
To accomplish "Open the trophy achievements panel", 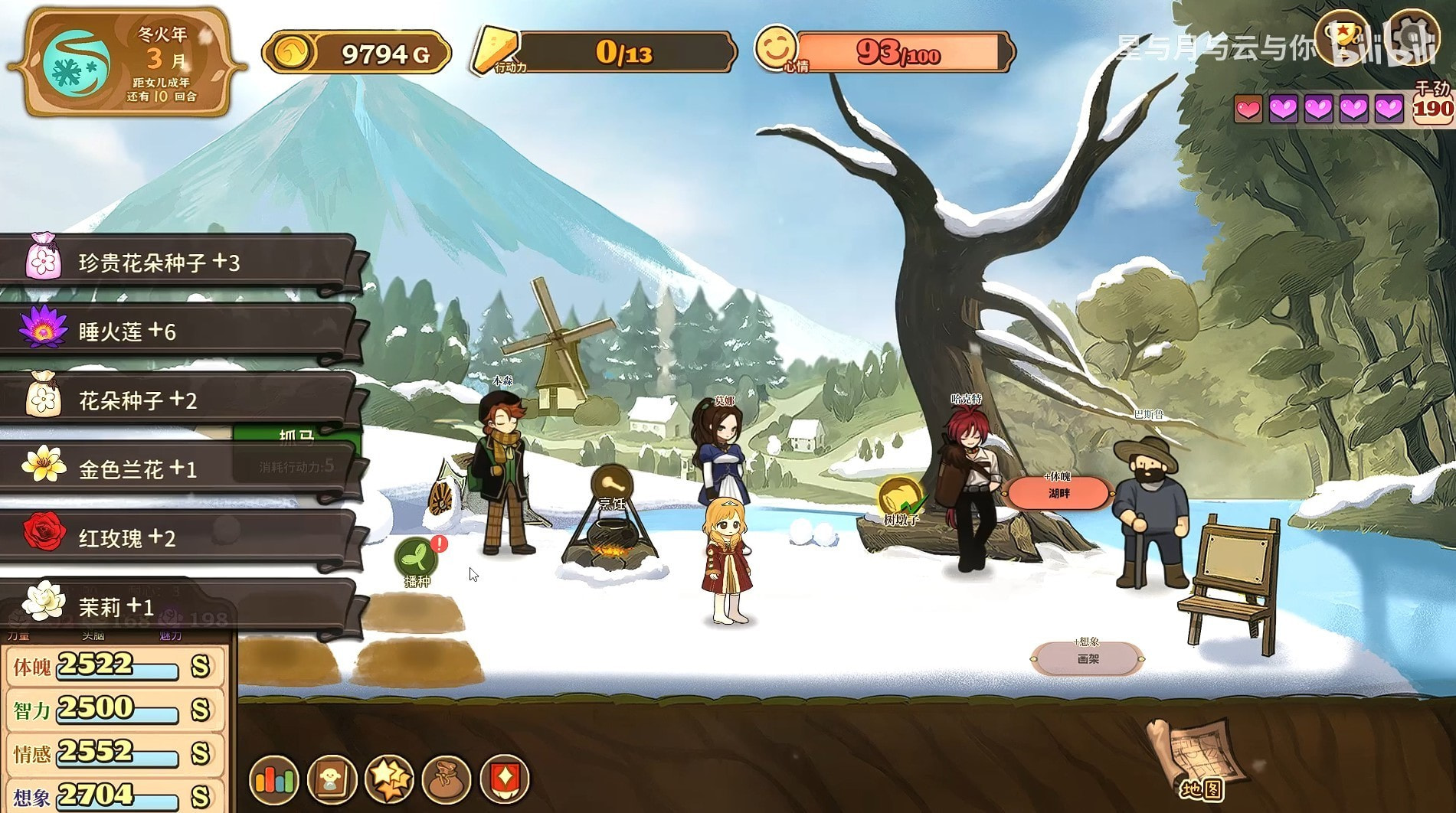I will [x=1342, y=36].
